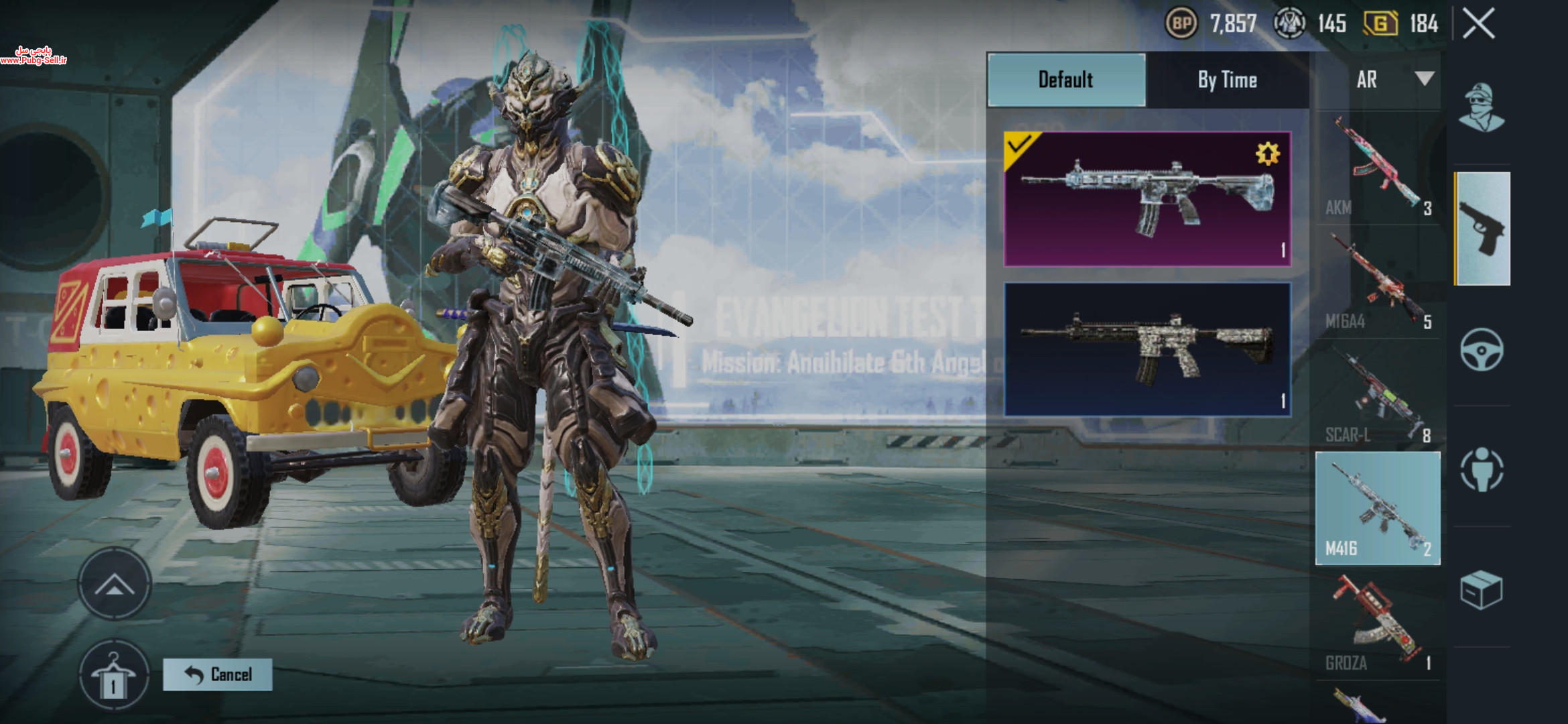
Task: Open the box crate section
Action: [x=1482, y=591]
